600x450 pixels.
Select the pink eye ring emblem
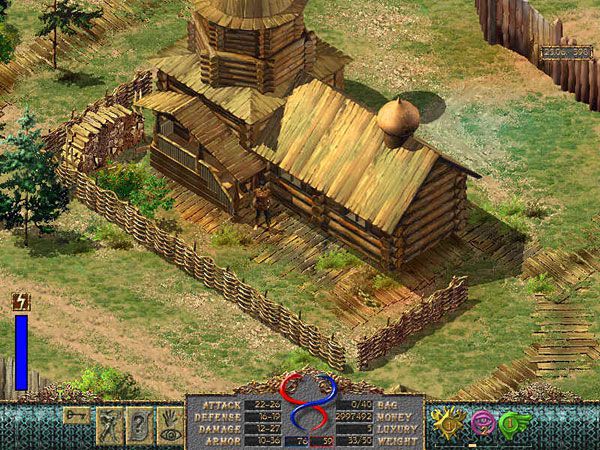[x=483, y=423]
